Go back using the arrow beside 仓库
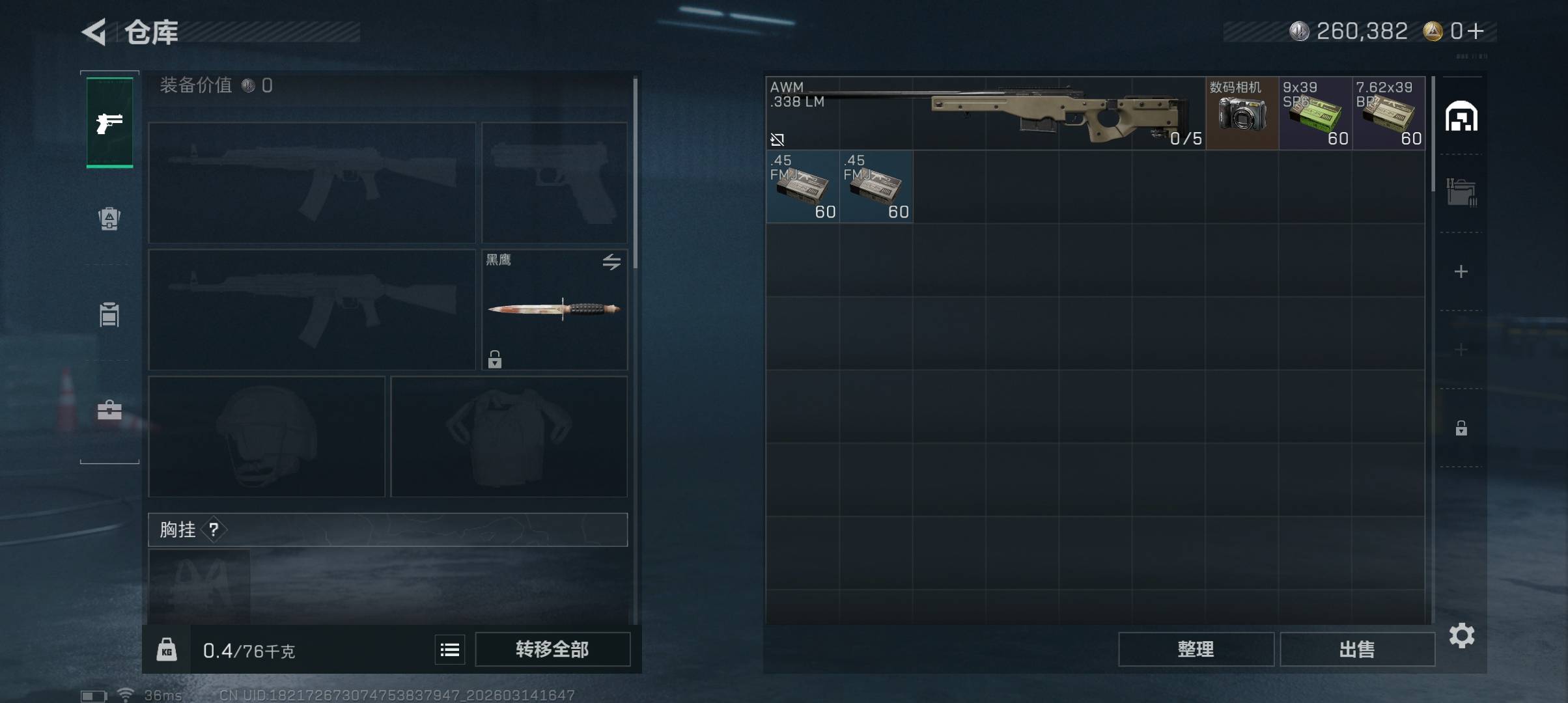 pyautogui.click(x=94, y=32)
